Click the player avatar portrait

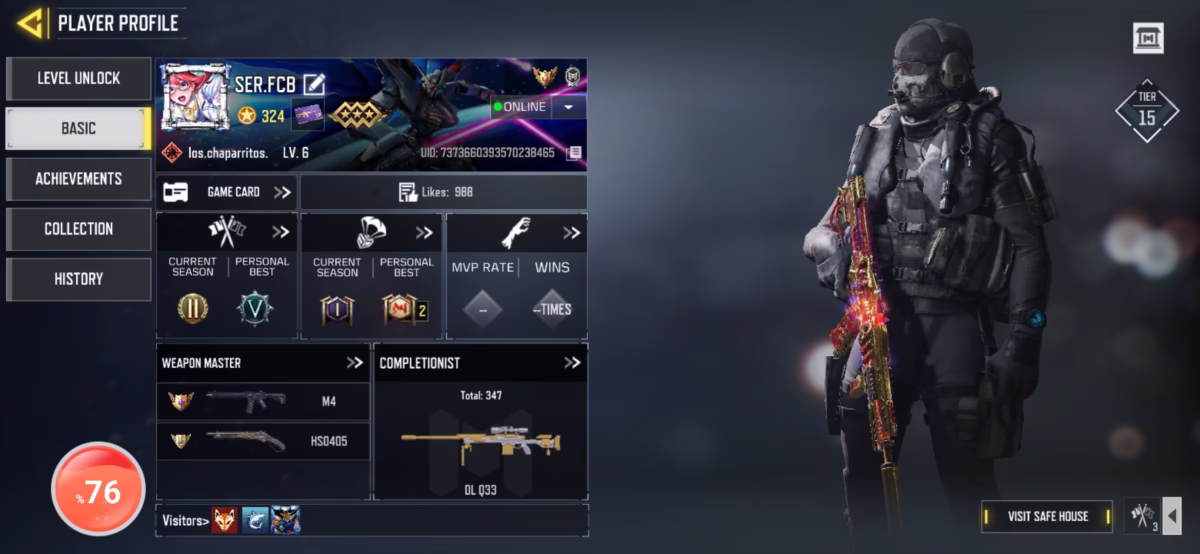[195, 95]
